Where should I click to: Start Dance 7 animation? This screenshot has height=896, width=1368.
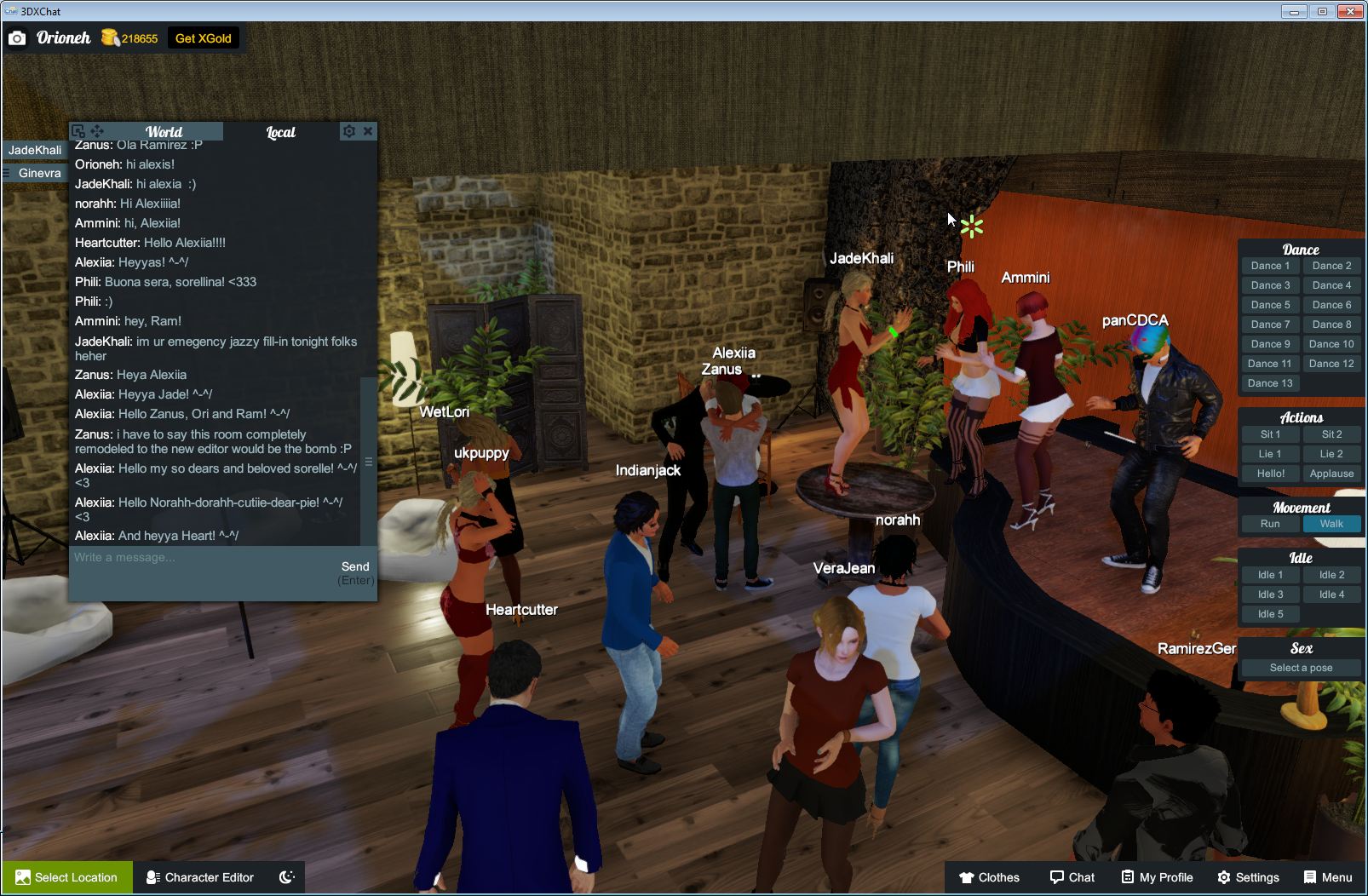(x=1269, y=324)
